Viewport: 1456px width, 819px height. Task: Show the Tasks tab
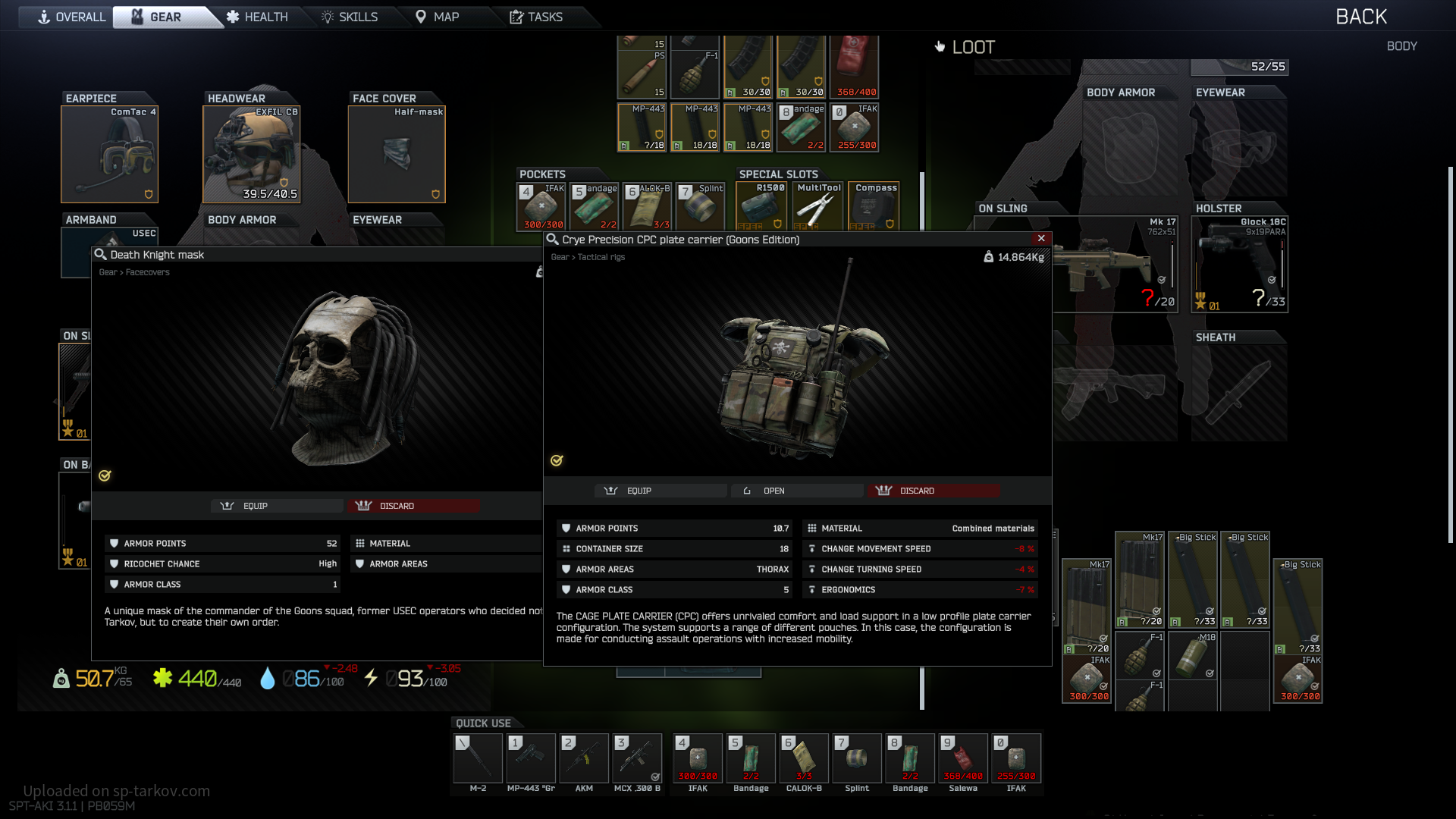pos(536,17)
